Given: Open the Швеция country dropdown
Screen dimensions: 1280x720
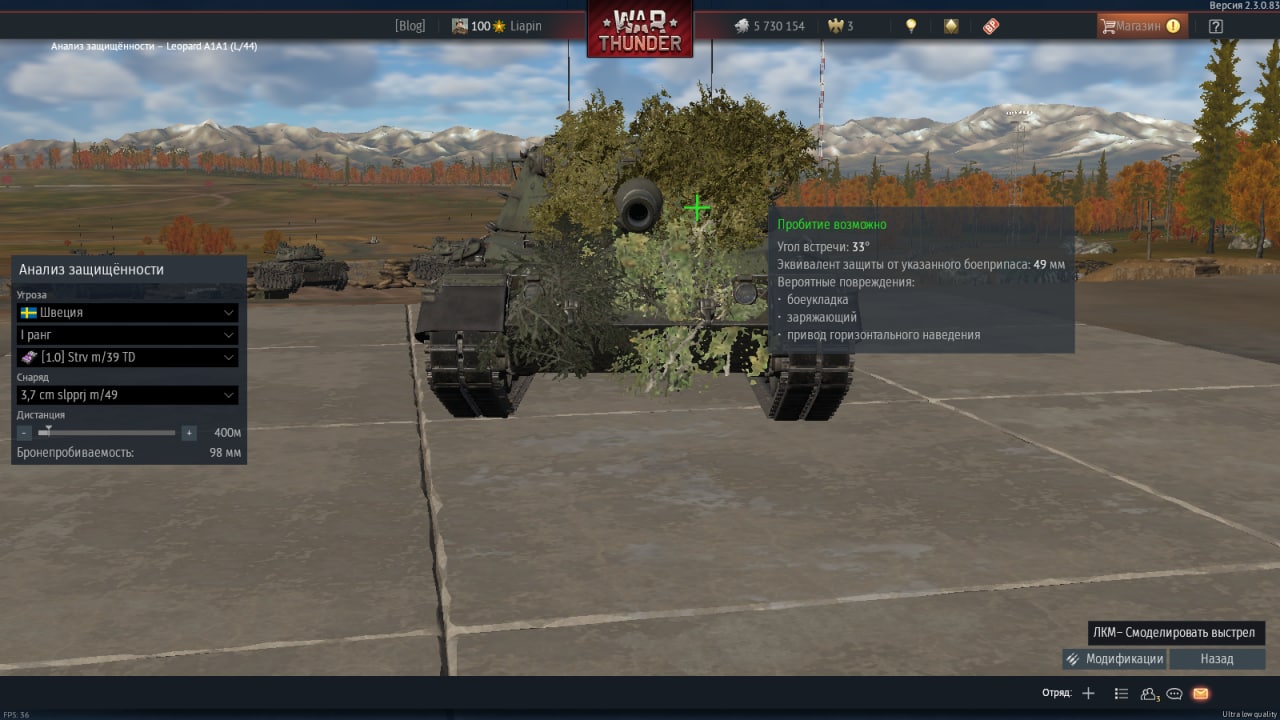Looking at the screenshot, I should pos(127,312).
